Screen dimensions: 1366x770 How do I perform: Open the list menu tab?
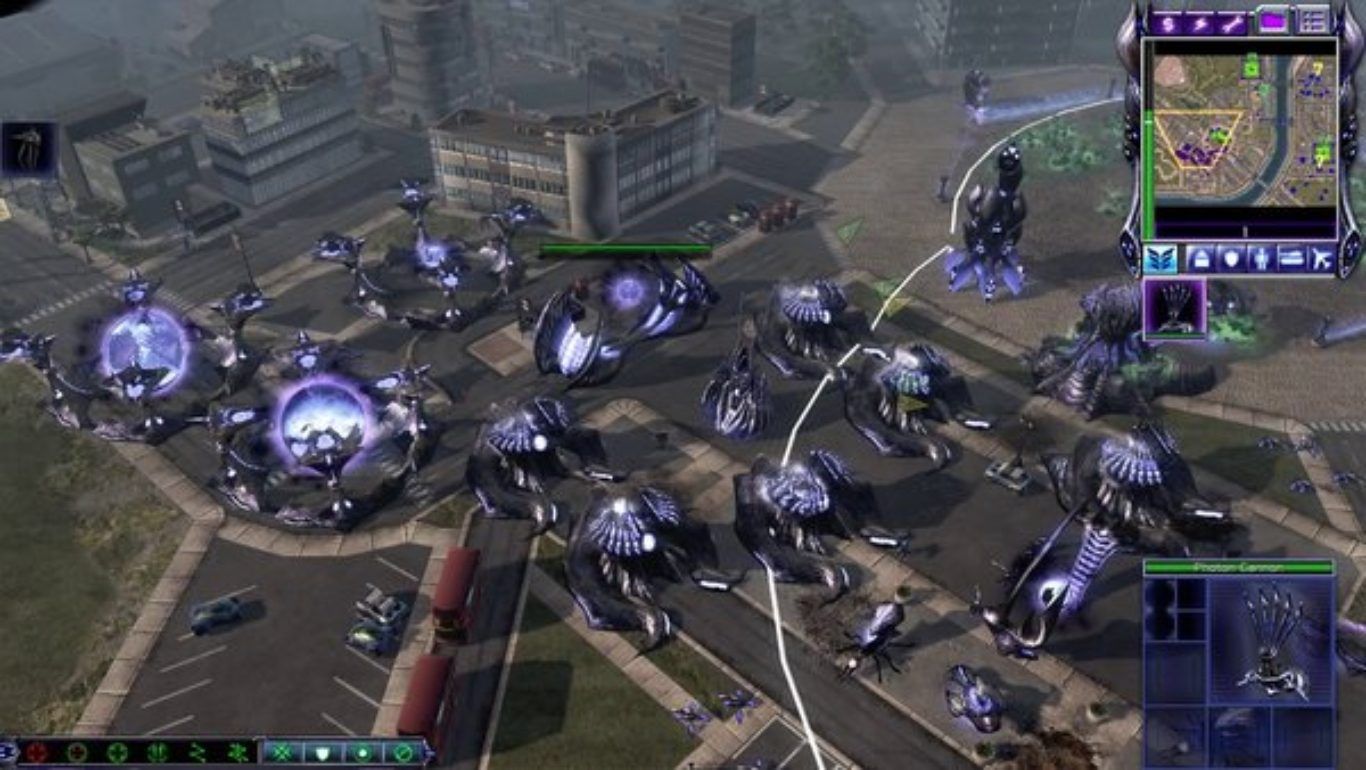[1311, 20]
